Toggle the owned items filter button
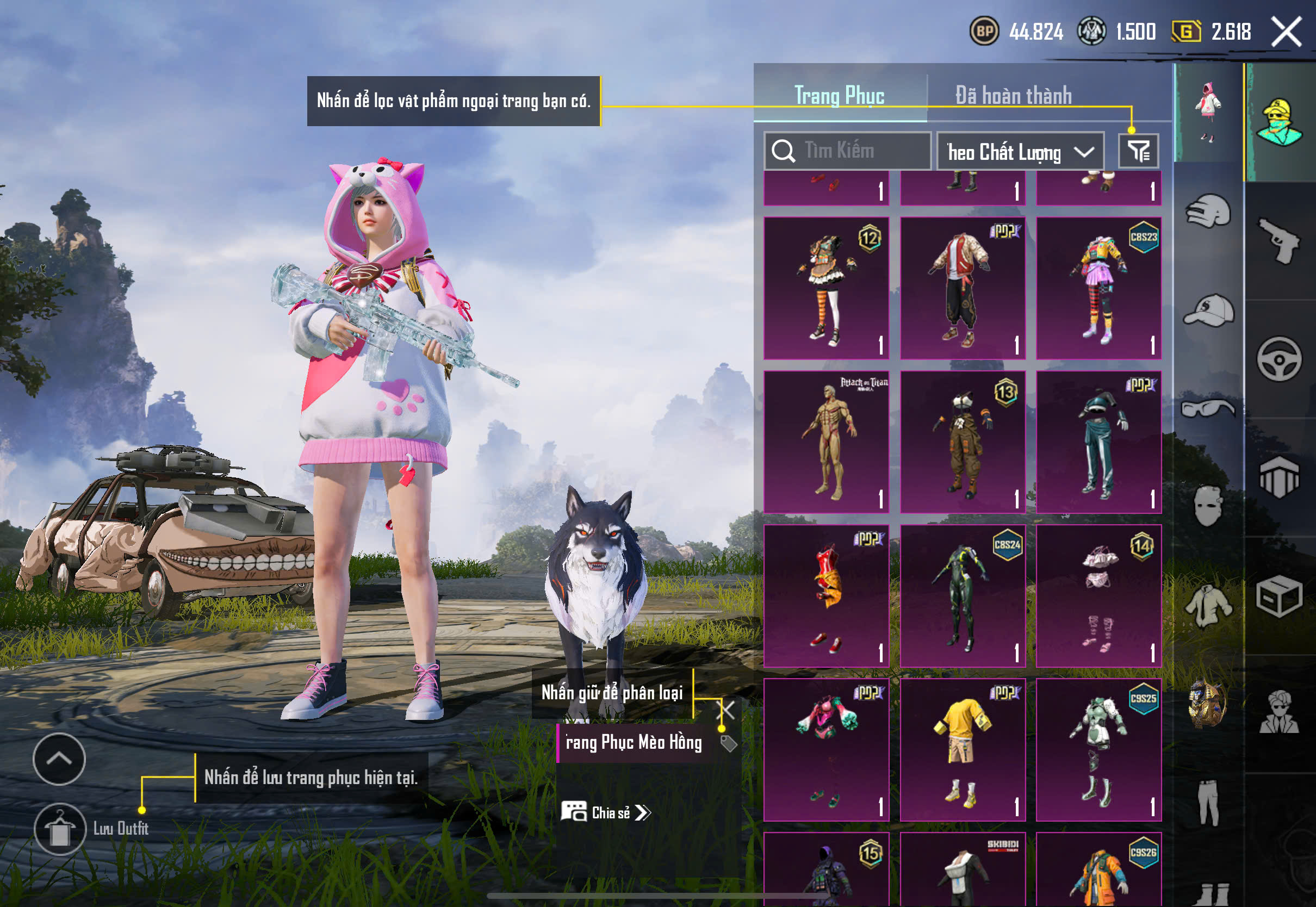 tap(1138, 151)
